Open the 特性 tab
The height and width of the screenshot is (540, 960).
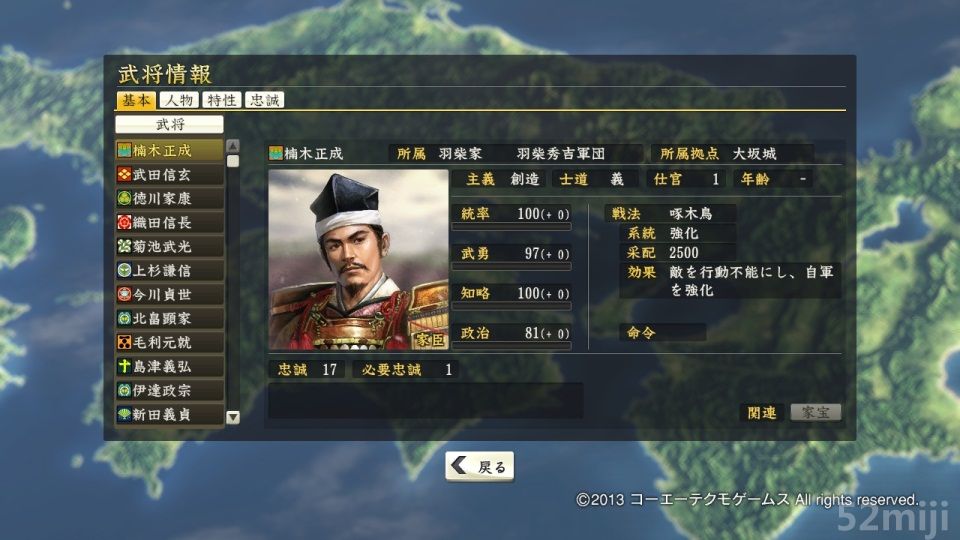click(x=221, y=100)
